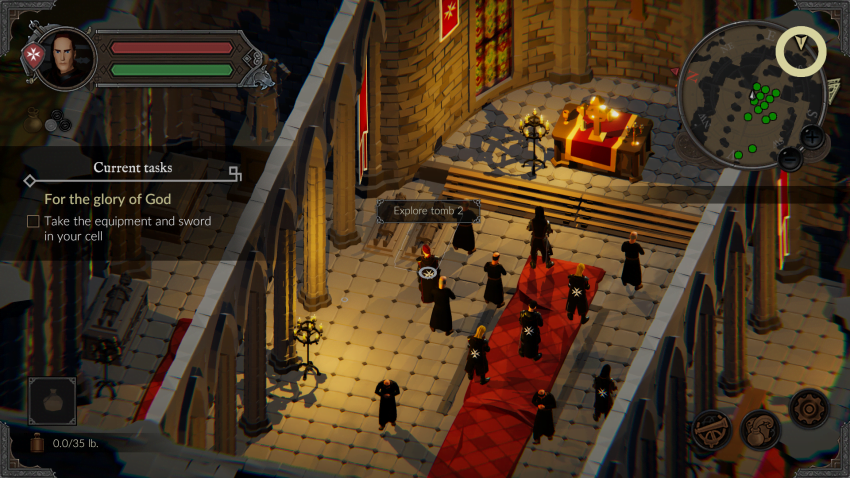850x478 pixels.
Task: Zoom out the minimap with minus button
Action: (791, 158)
